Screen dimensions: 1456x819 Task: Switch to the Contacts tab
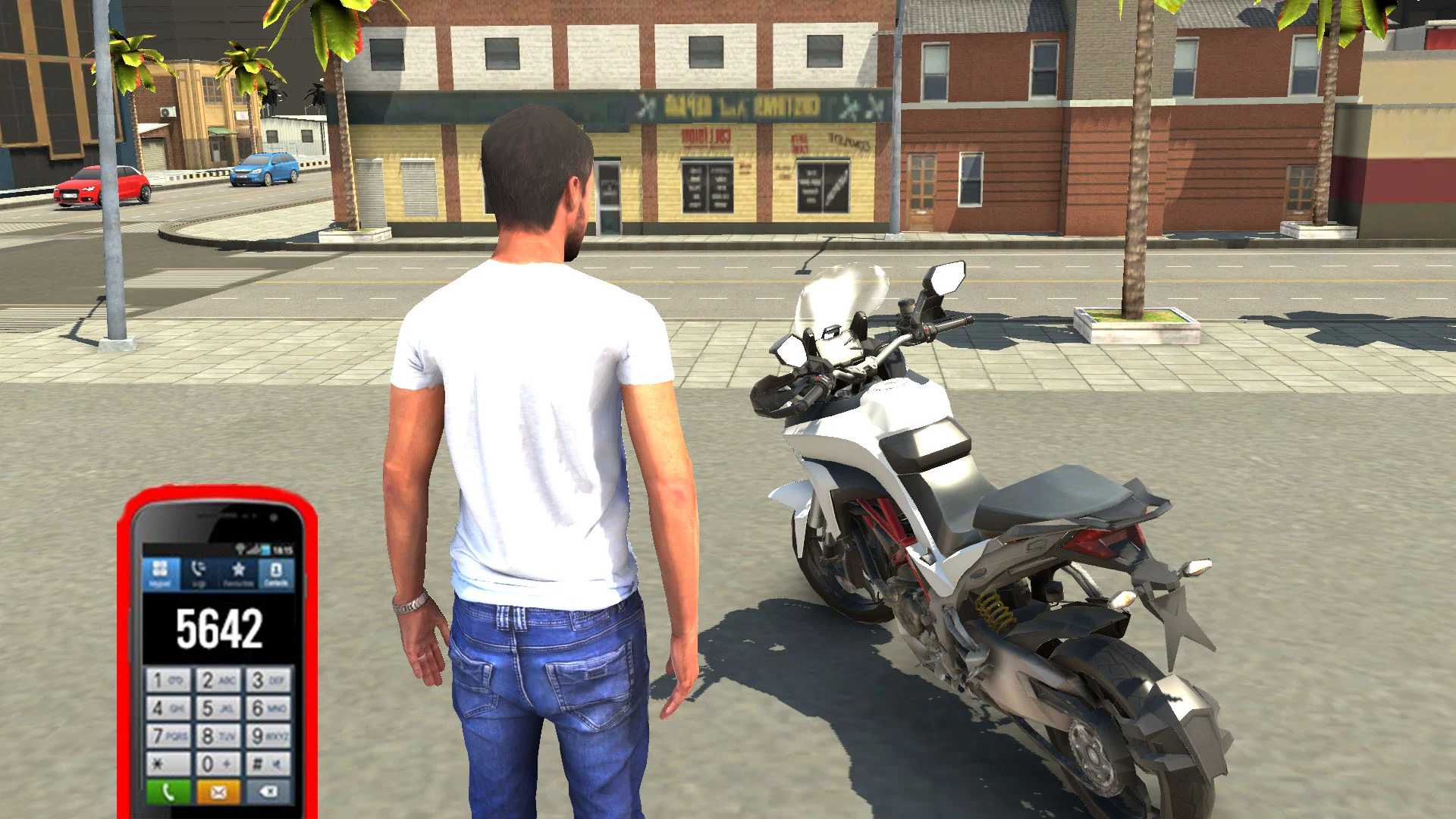[275, 570]
